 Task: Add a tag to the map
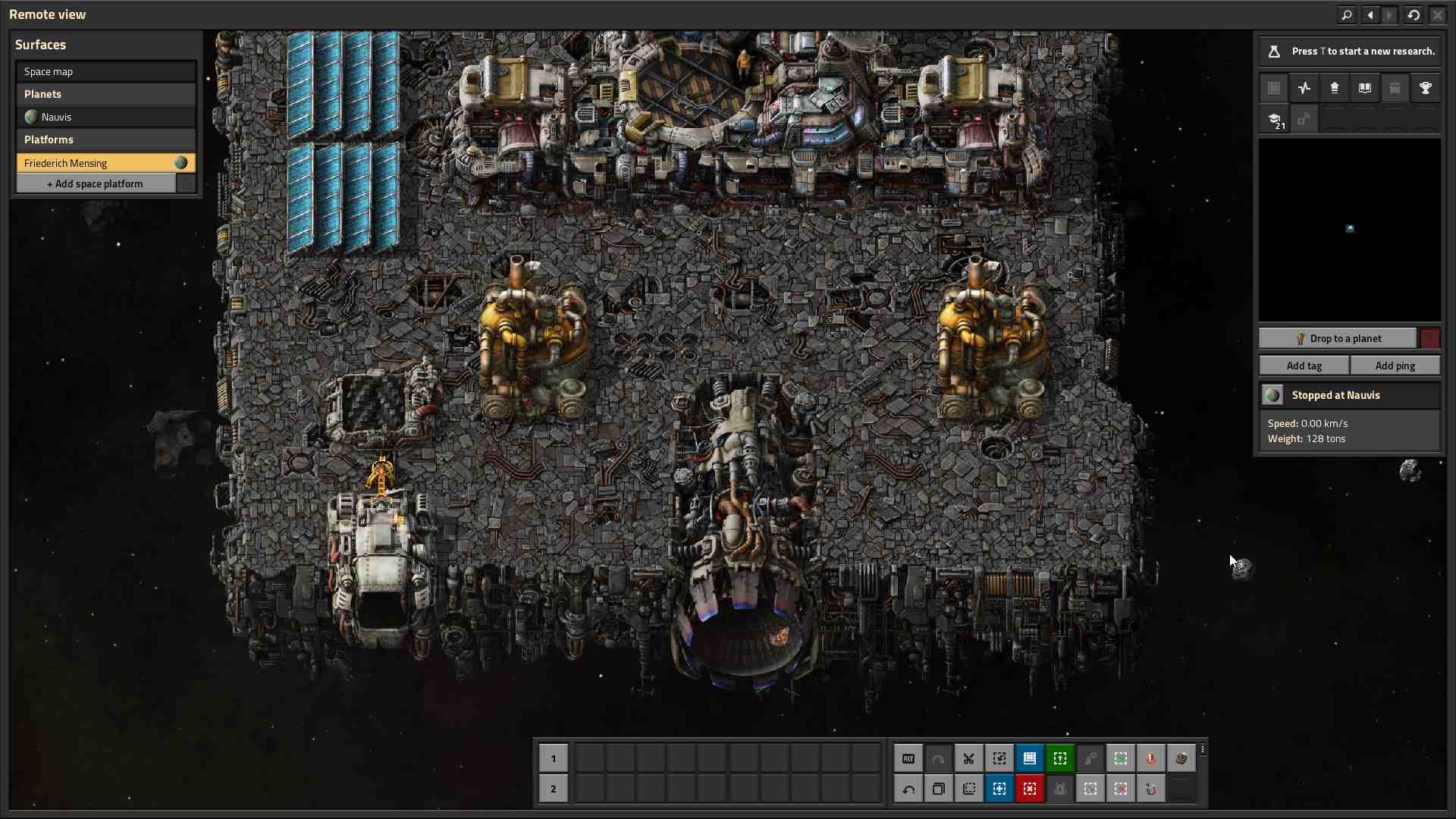click(1304, 366)
